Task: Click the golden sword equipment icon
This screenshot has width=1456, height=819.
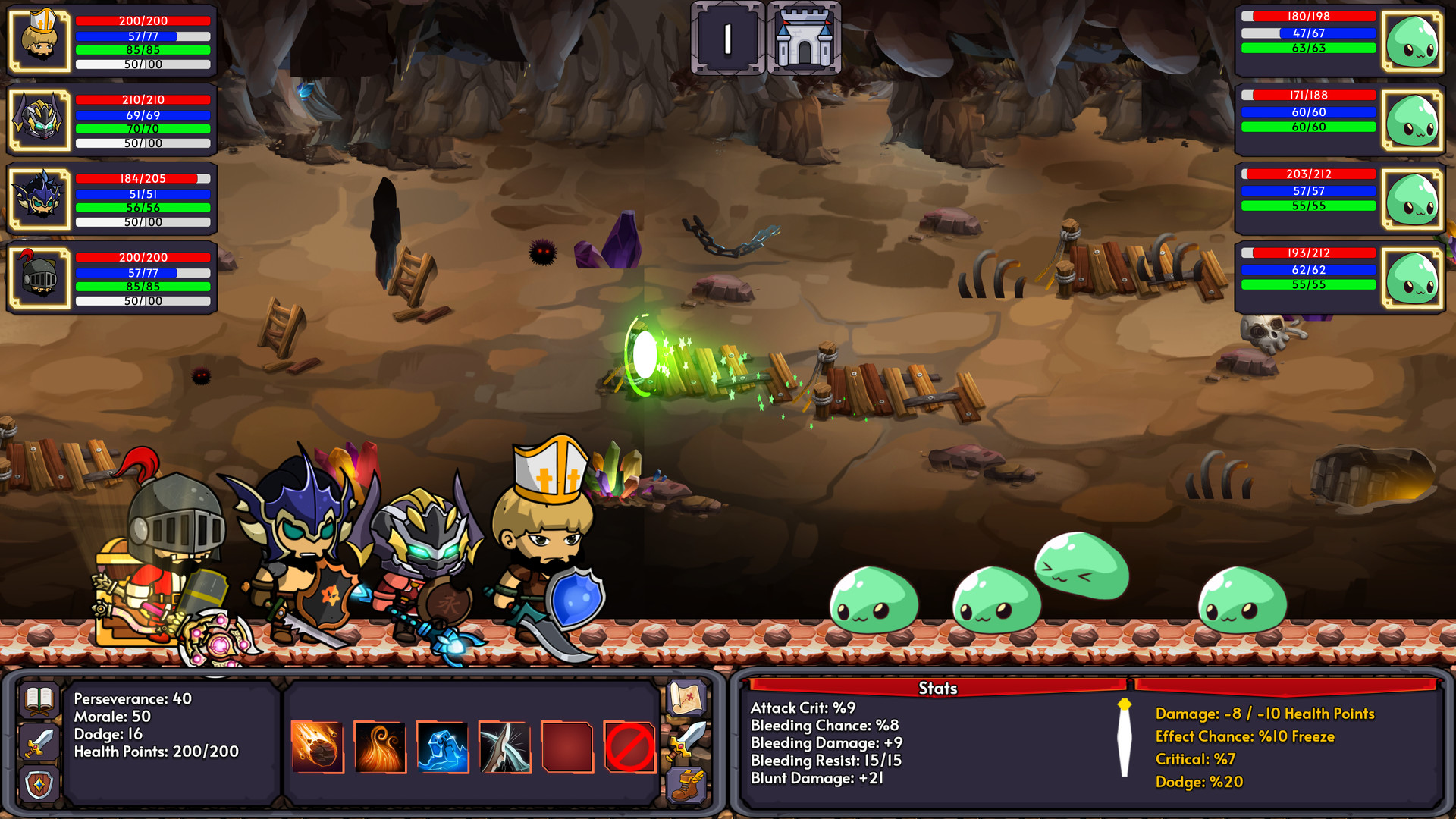Action: [686, 739]
